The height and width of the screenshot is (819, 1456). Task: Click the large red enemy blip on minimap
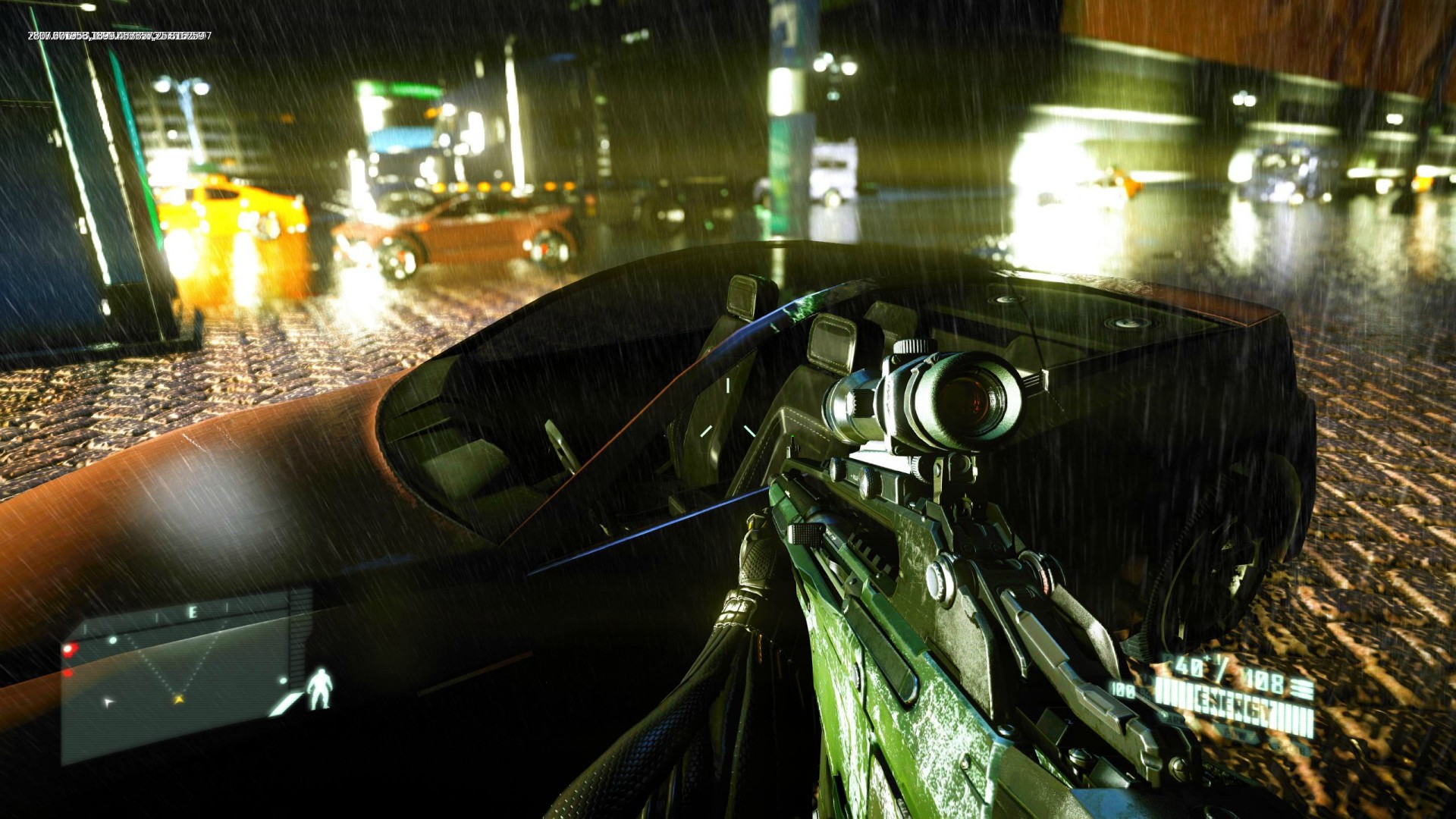pos(70,649)
